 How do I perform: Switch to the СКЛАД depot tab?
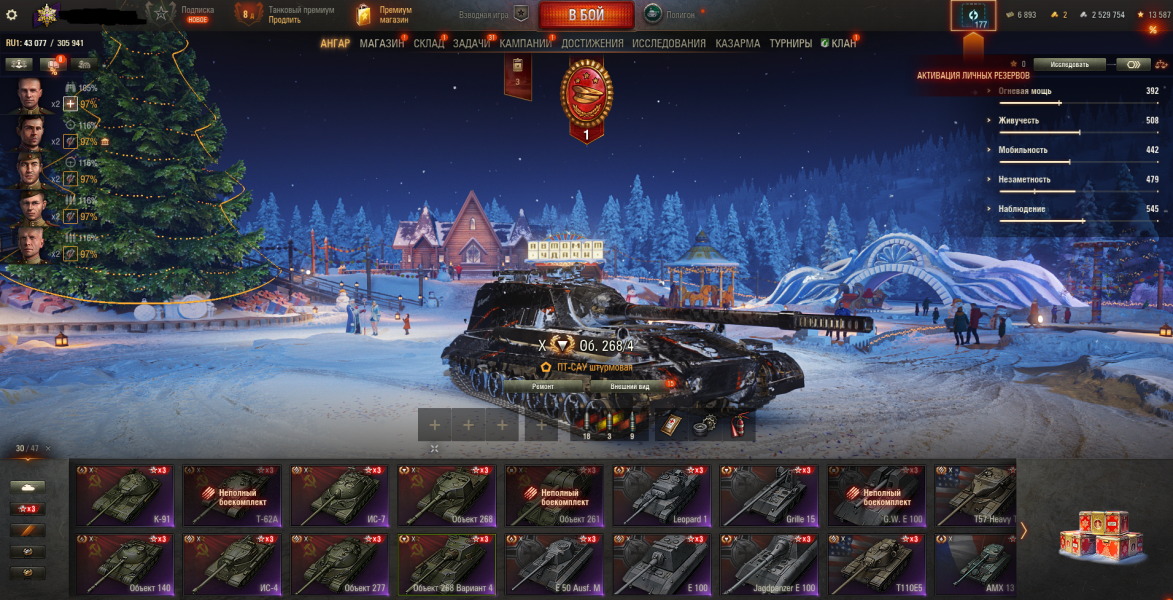[428, 44]
